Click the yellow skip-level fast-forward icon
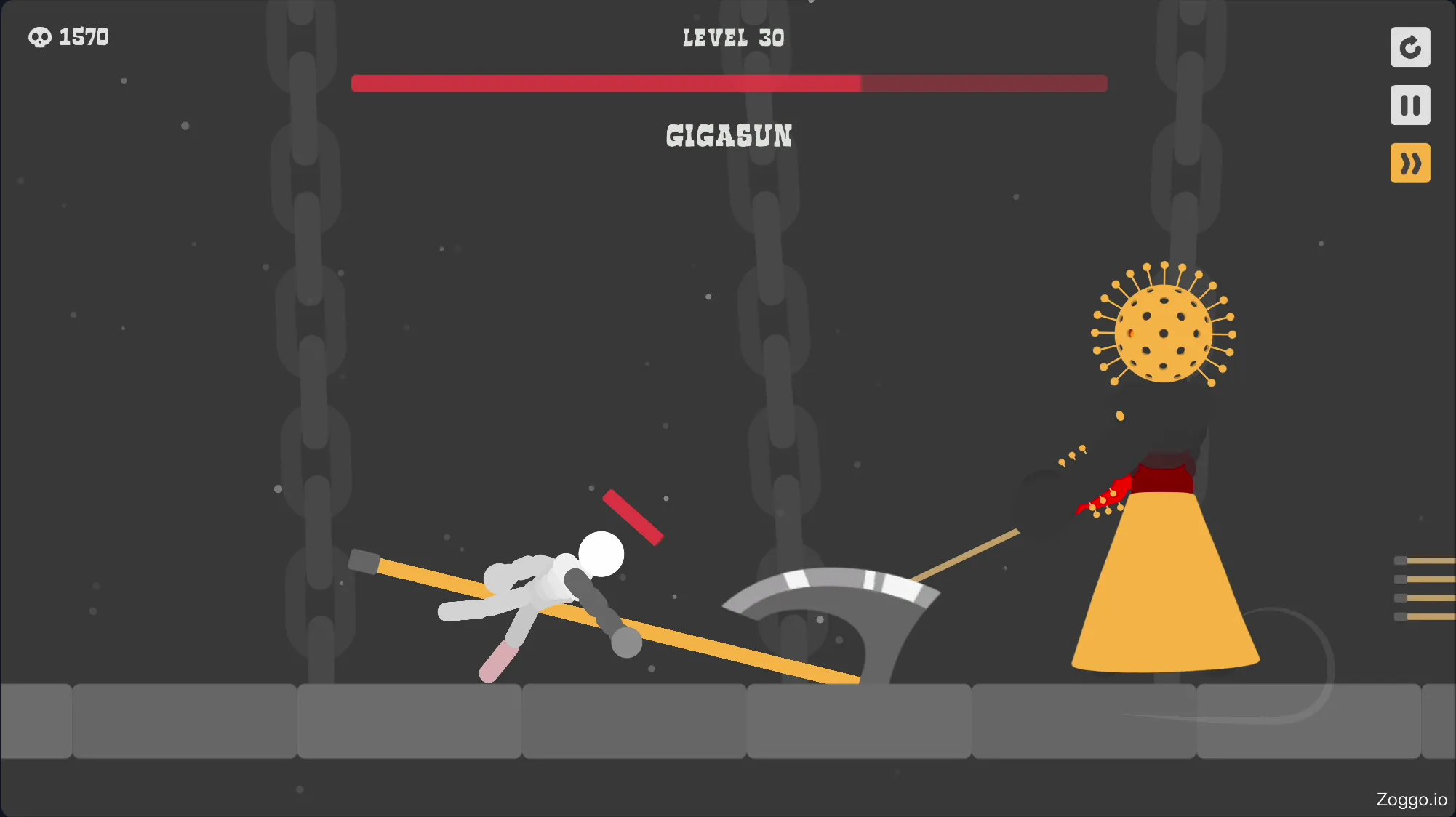 (1410, 164)
